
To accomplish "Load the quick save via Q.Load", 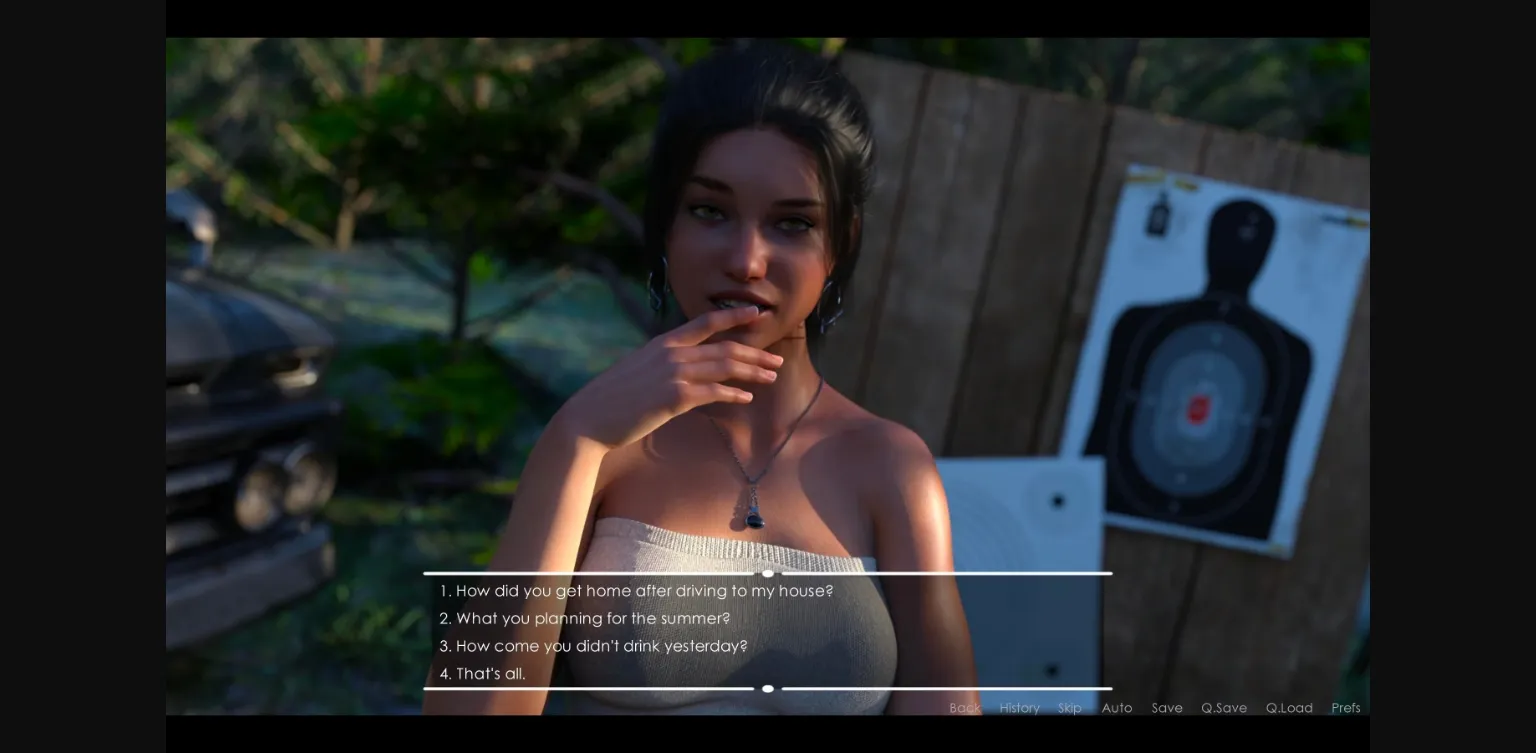I will coord(1289,708).
